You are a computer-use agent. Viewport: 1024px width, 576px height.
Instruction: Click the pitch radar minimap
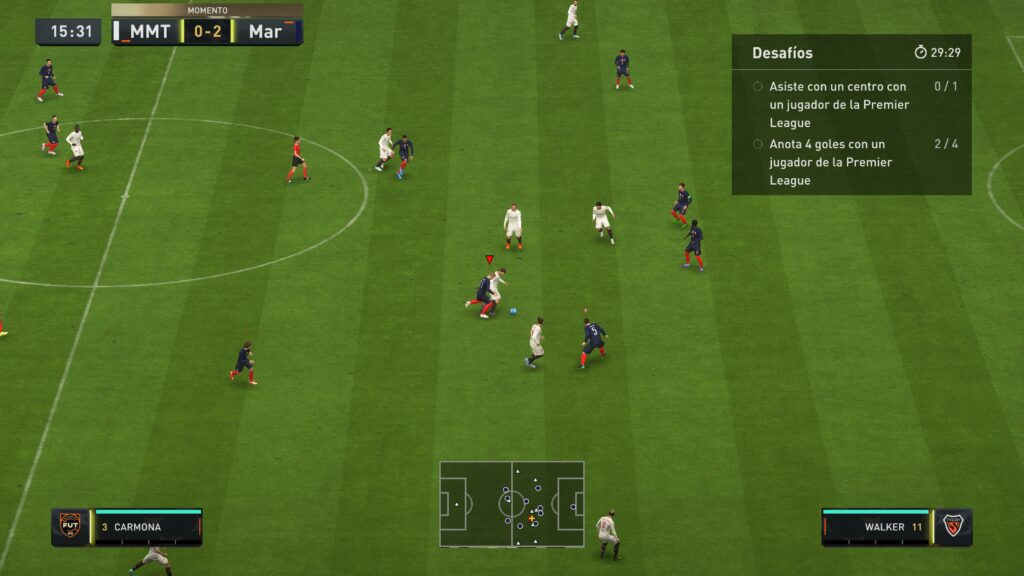(x=512, y=504)
